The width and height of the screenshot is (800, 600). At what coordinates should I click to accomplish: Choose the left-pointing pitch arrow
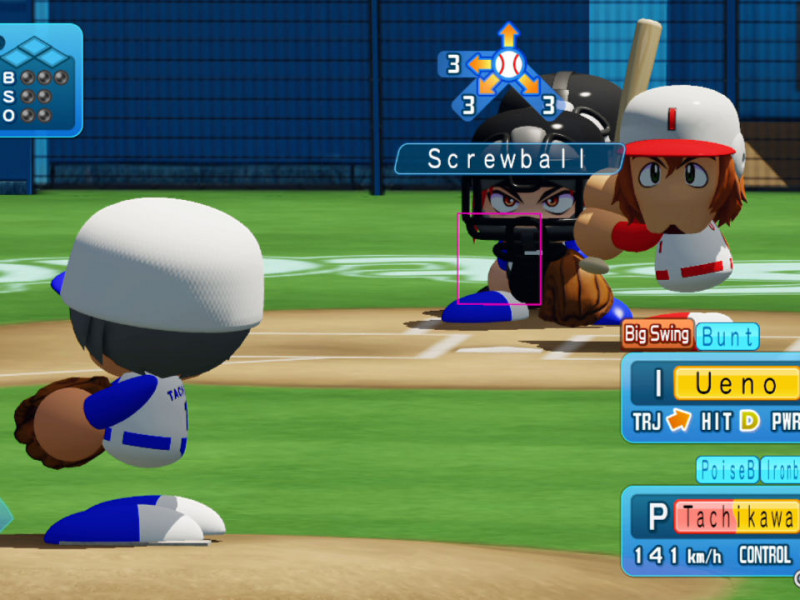[481, 65]
